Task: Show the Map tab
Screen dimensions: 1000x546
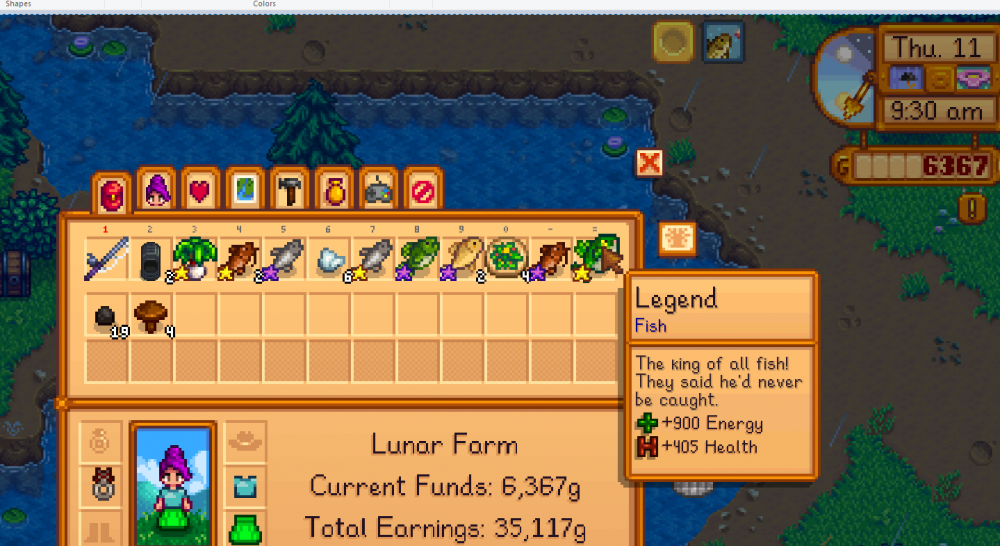Action: pyautogui.click(x=245, y=190)
